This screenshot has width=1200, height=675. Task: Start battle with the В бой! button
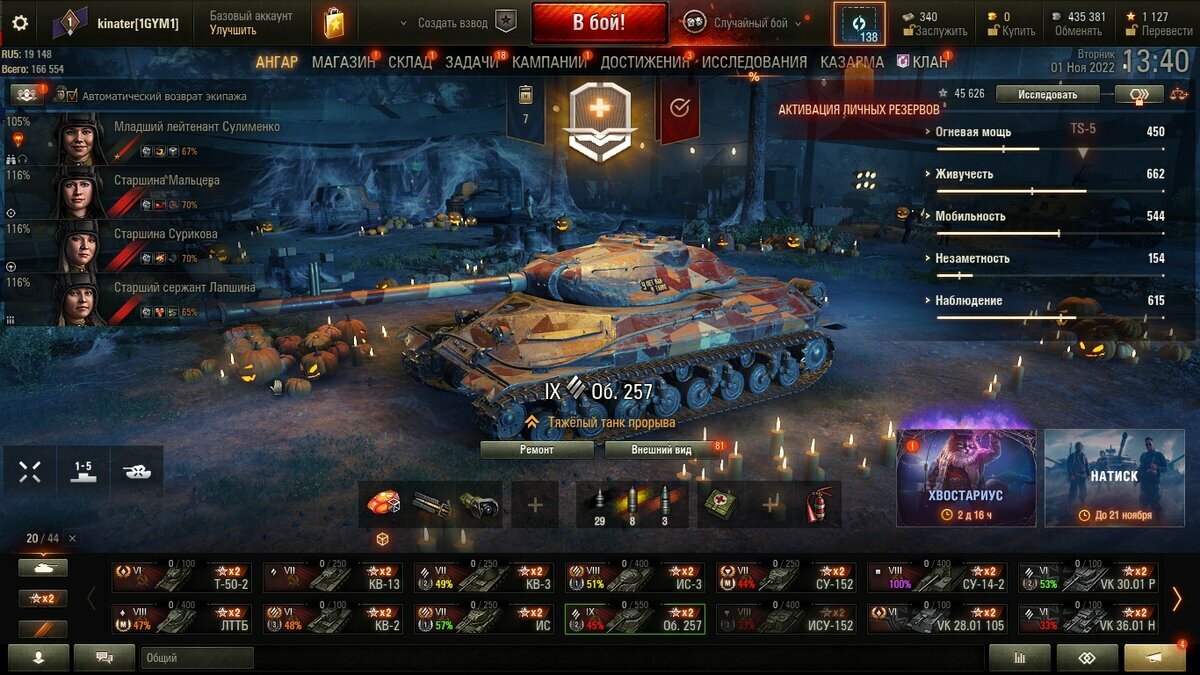[x=599, y=22]
